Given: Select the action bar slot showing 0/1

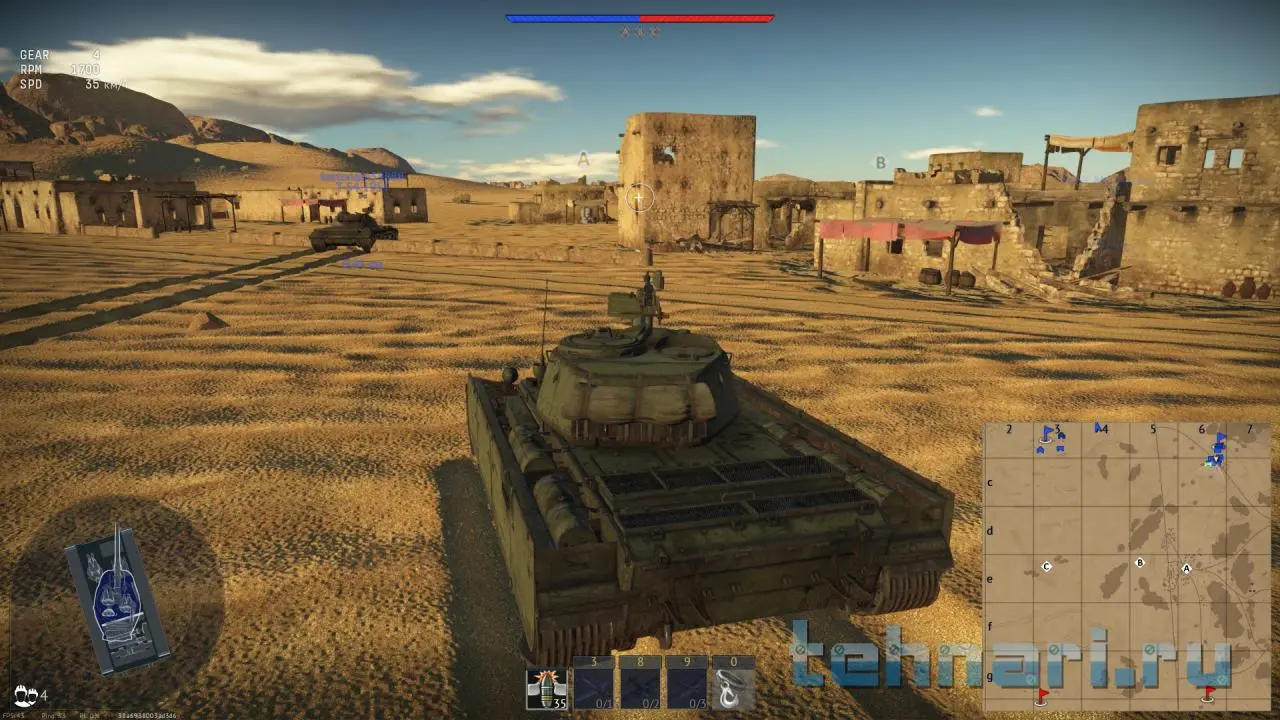Looking at the screenshot, I should pyautogui.click(x=593, y=689).
